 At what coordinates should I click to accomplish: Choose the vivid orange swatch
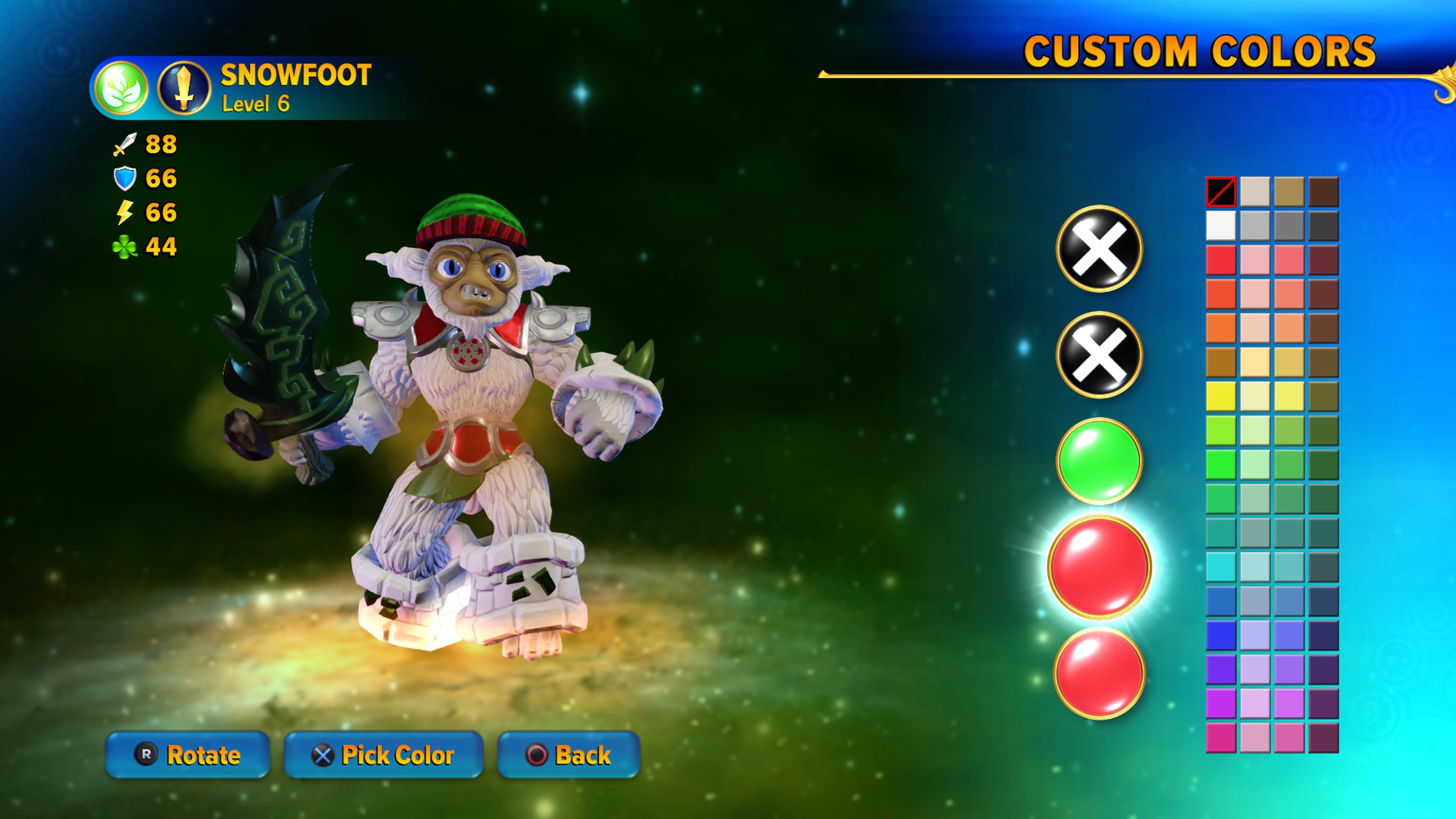pyautogui.click(x=1221, y=328)
